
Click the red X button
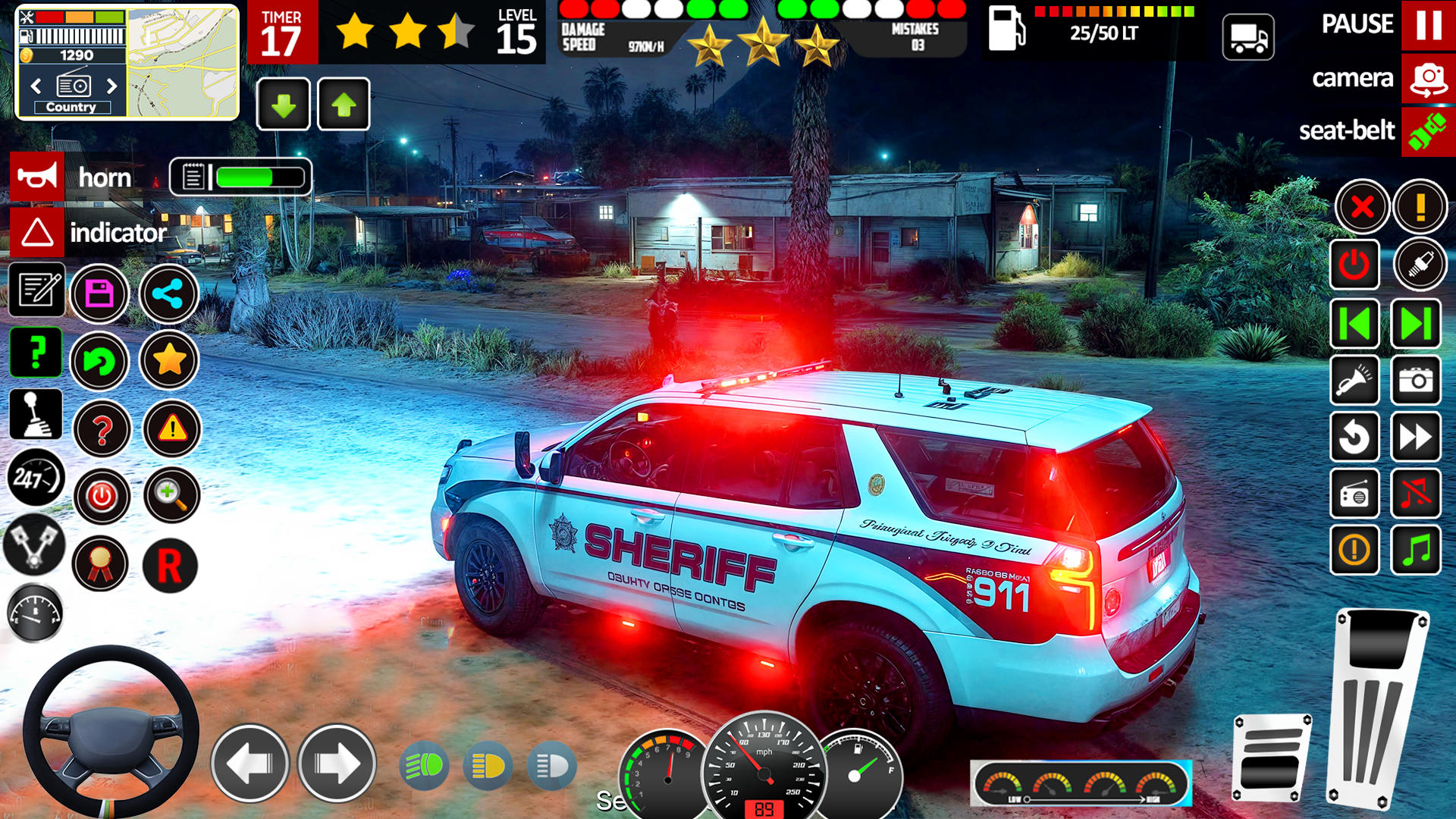pyautogui.click(x=1362, y=206)
